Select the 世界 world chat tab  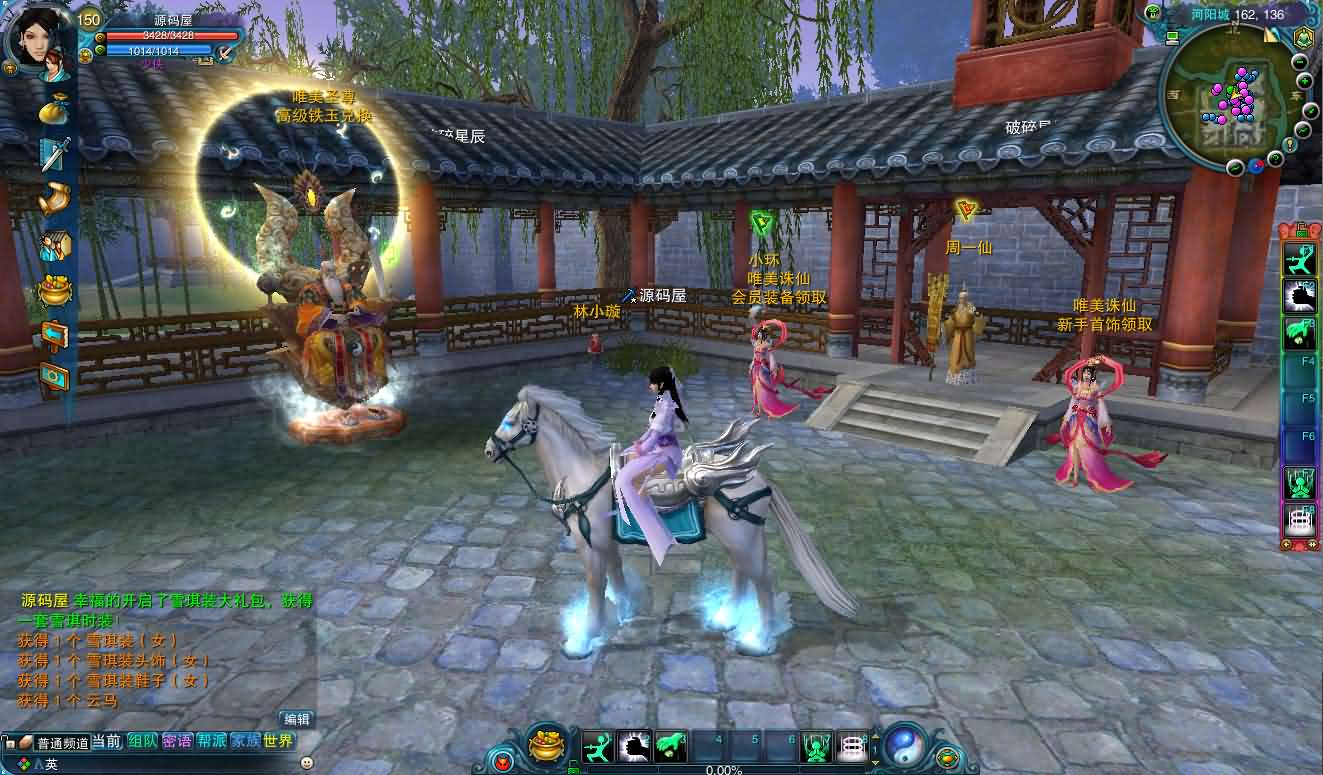pos(279,742)
